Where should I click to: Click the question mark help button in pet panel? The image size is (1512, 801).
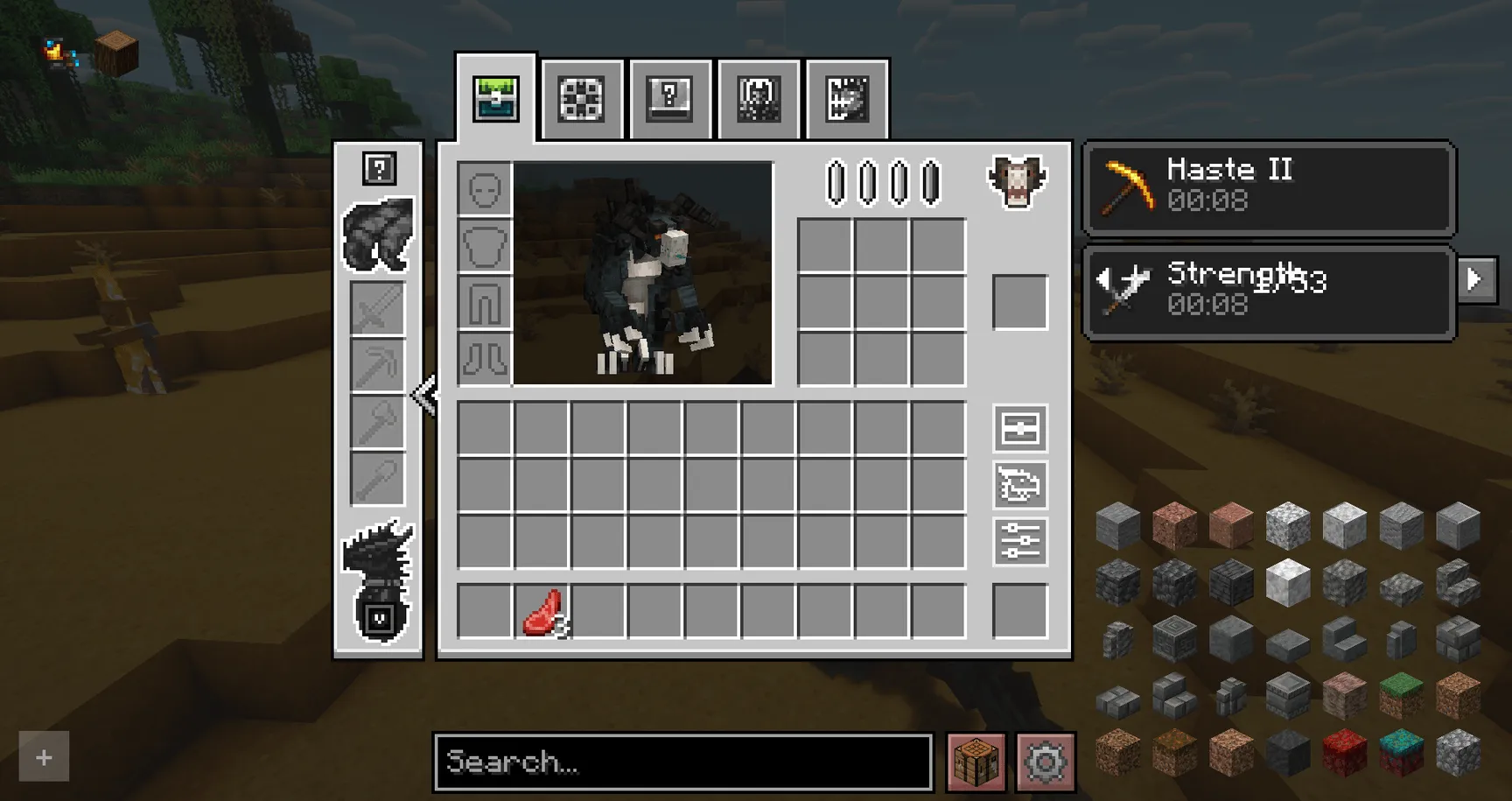pyautogui.click(x=378, y=170)
